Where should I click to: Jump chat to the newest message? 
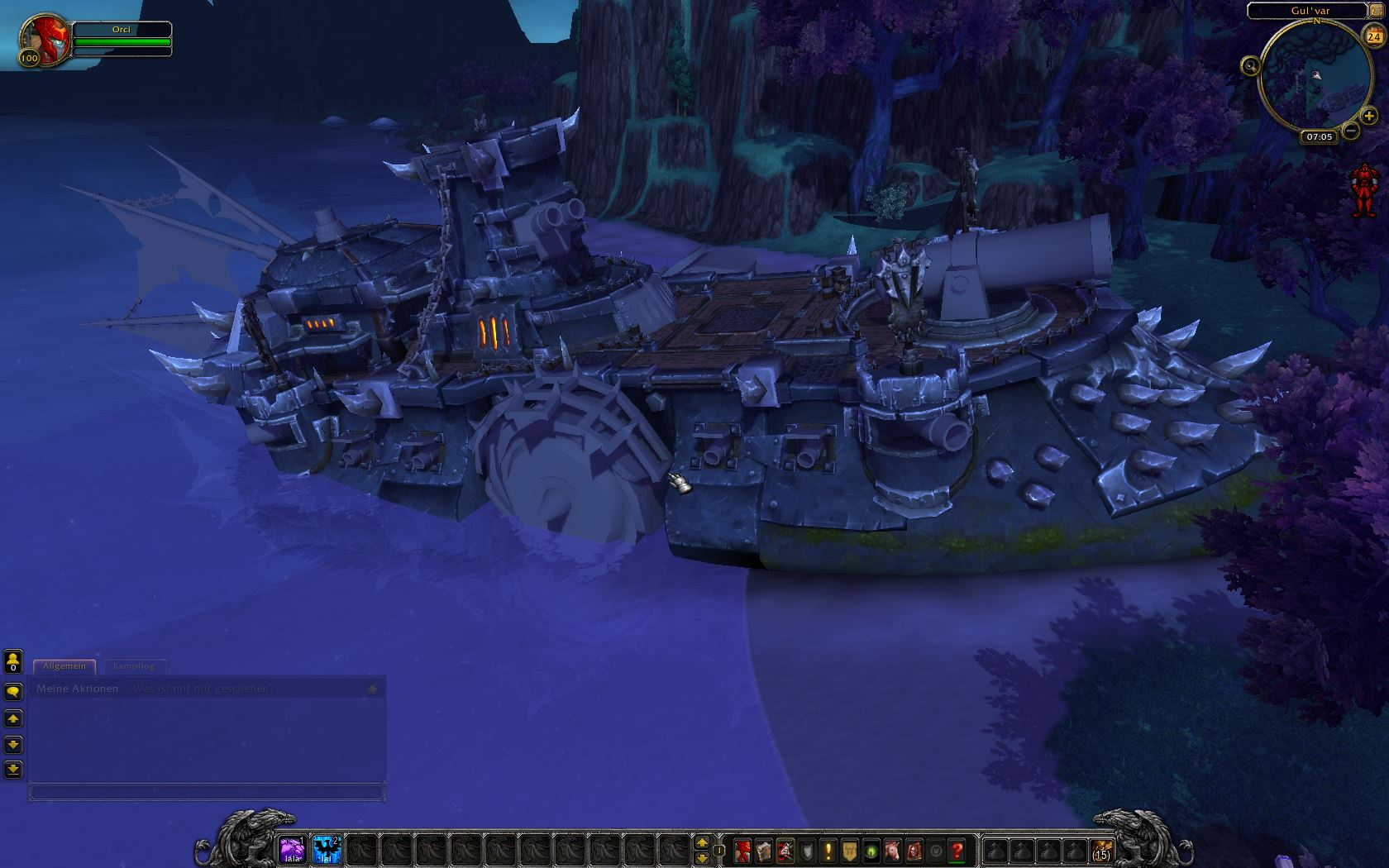(x=13, y=770)
